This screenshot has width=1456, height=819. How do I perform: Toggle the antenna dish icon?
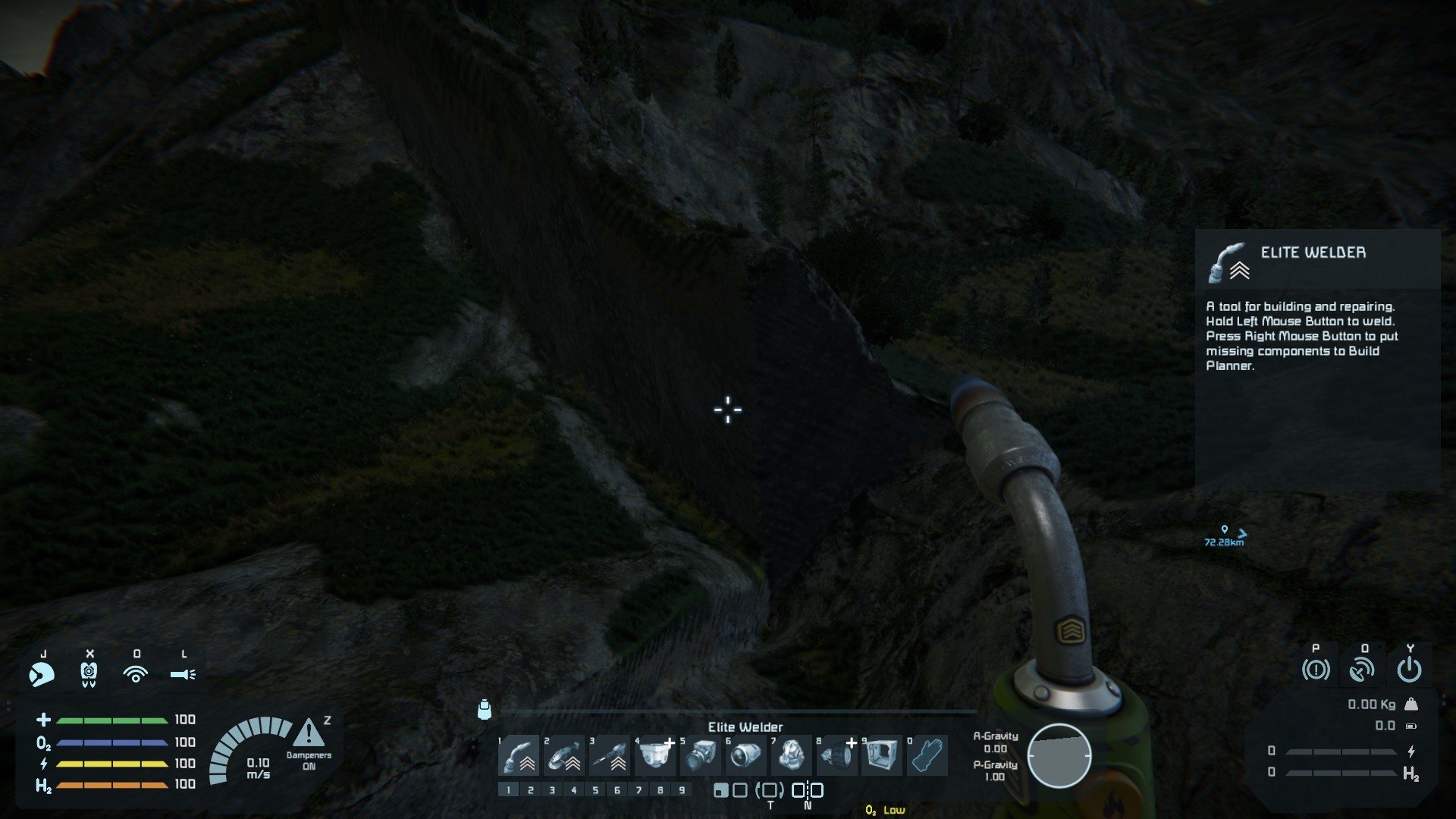pyautogui.click(x=1363, y=670)
